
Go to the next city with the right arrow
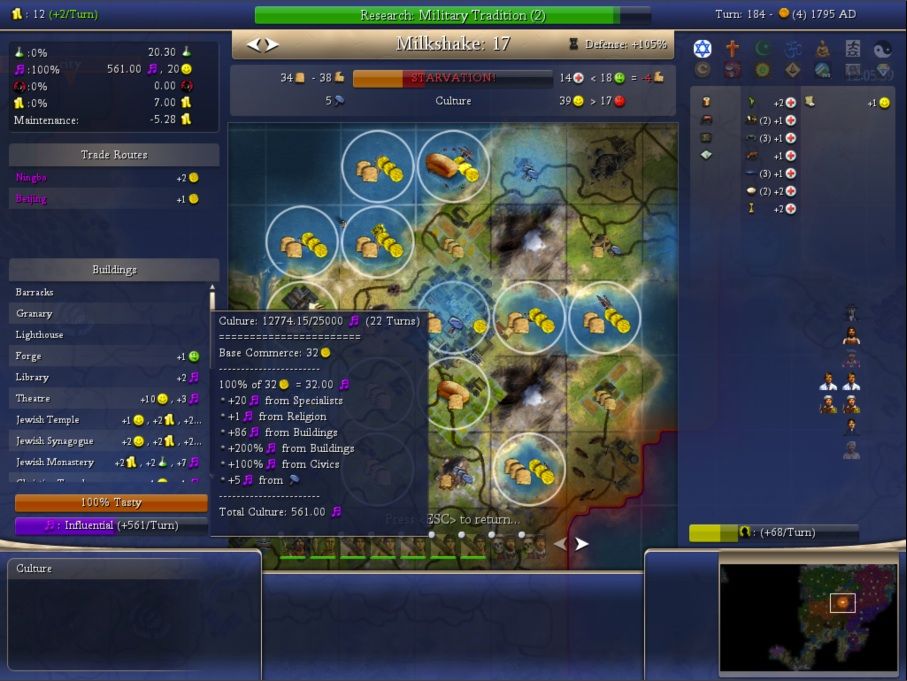click(272, 45)
